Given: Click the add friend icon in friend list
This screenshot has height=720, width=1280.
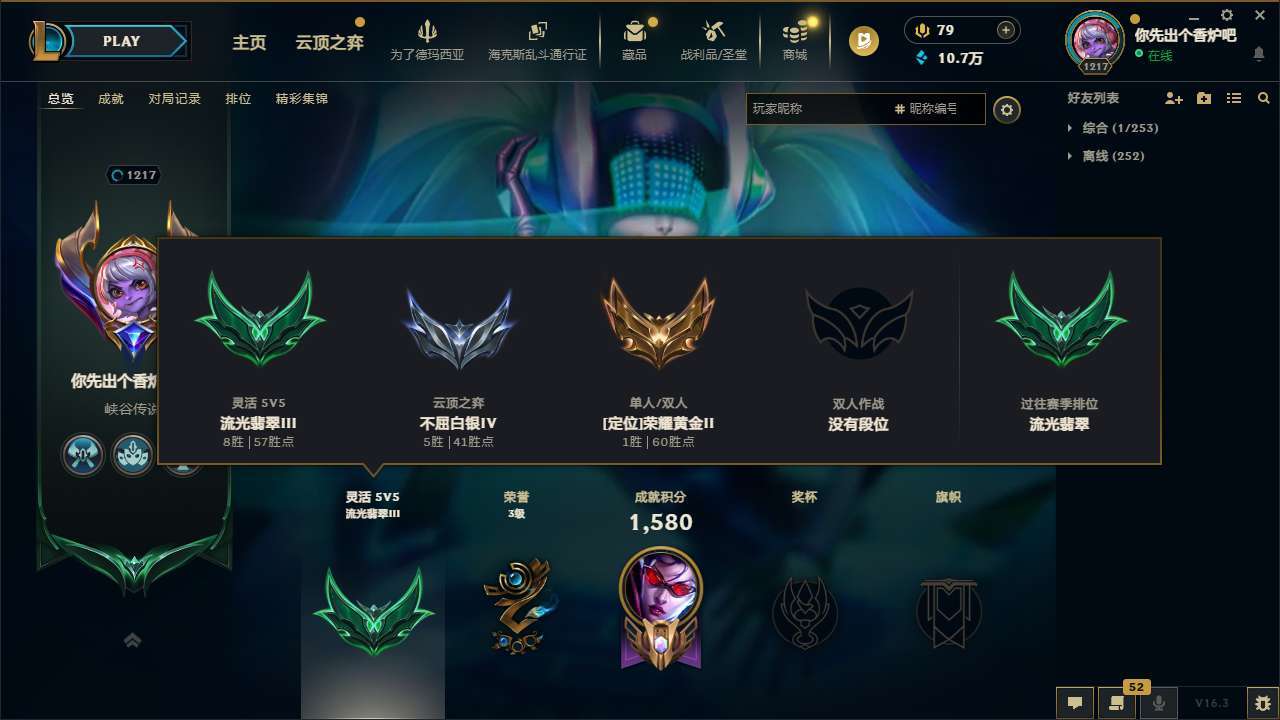Looking at the screenshot, I should click(1172, 98).
